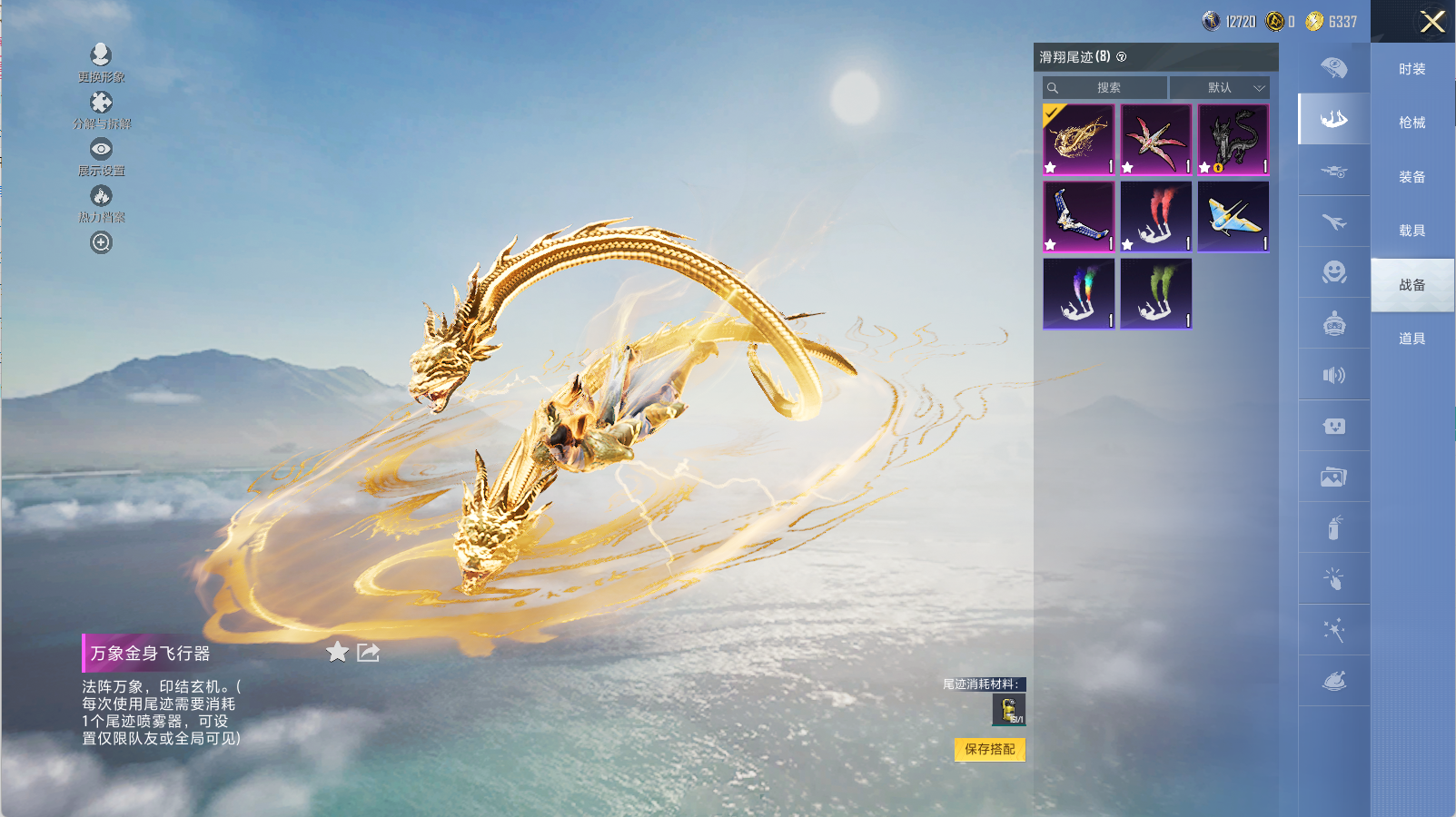The height and width of the screenshot is (817, 1456).
Task: Go to the 载具 vehicles category
Action: 1411,231
